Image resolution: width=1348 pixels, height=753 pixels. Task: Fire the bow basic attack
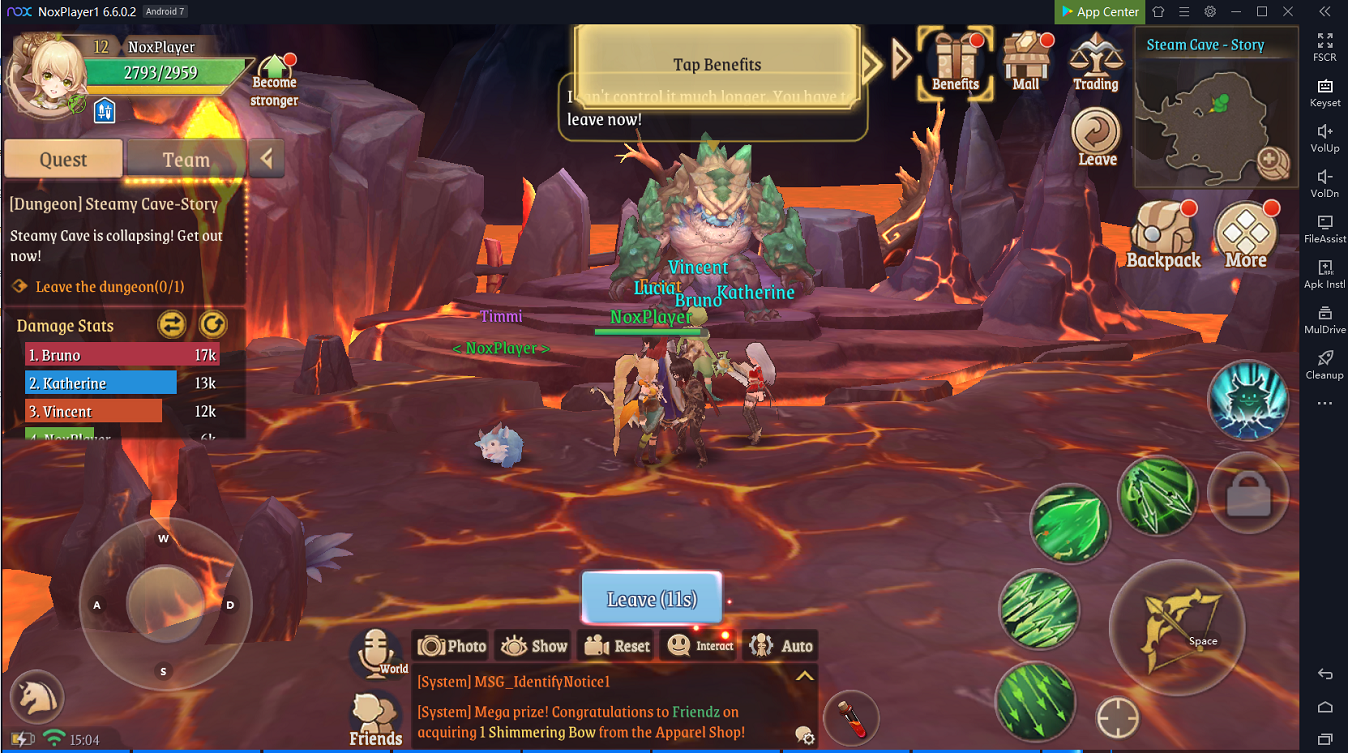1177,627
